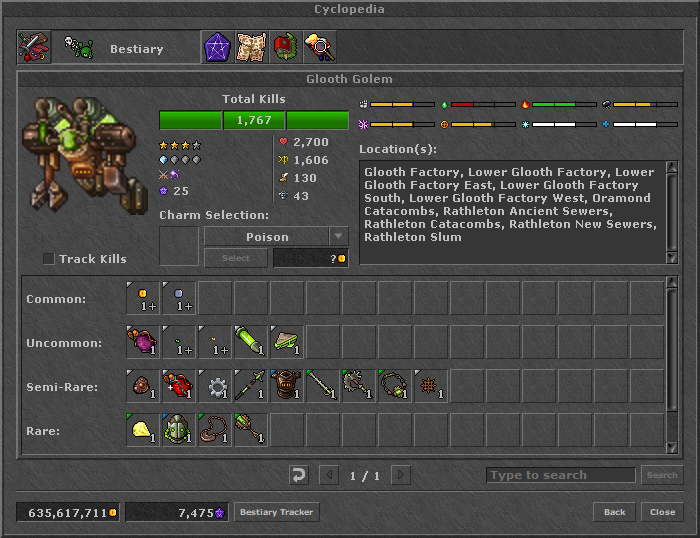Select the green helmet rare loot

179,430
